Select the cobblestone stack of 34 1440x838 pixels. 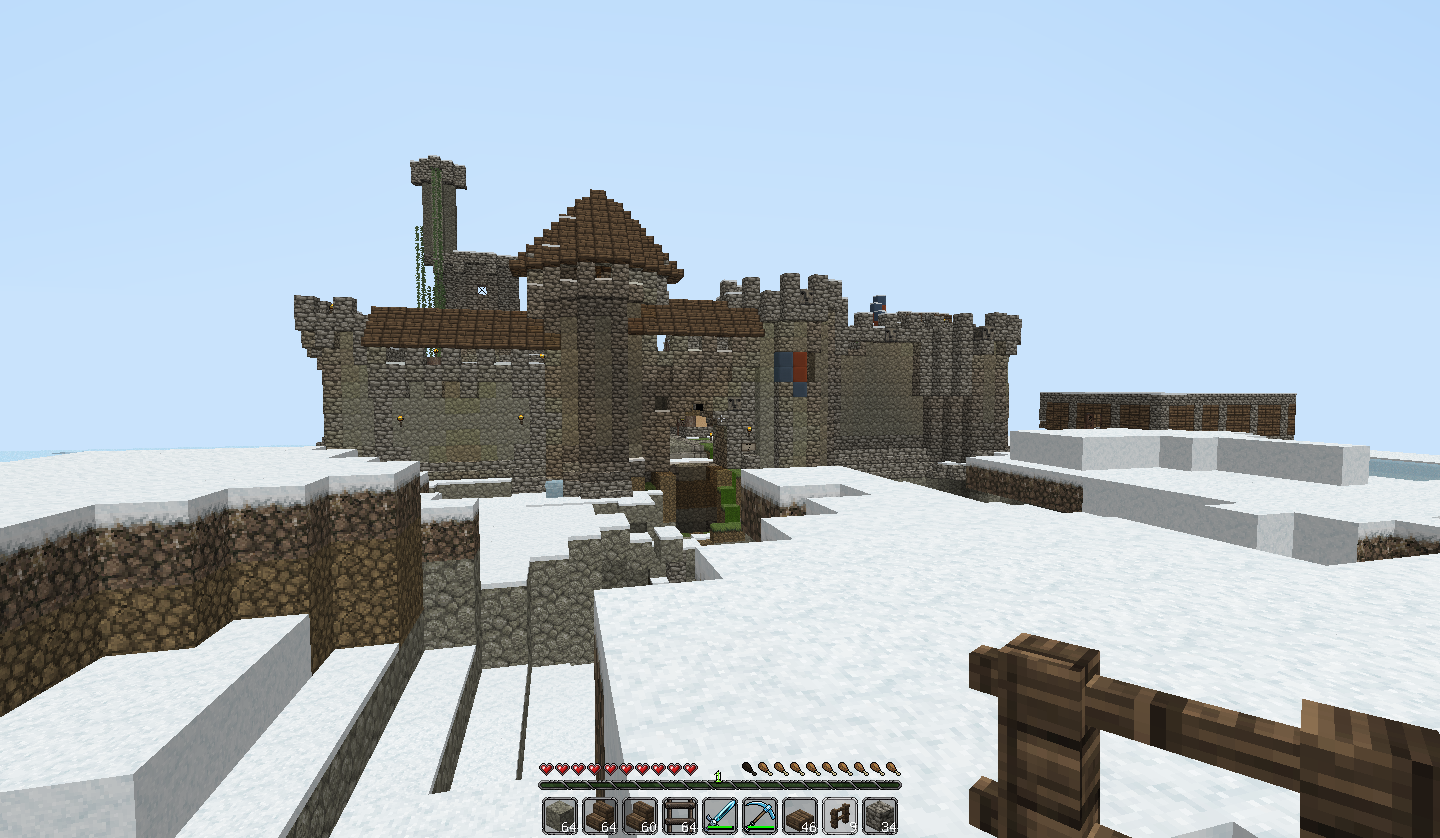pyautogui.click(x=880, y=815)
